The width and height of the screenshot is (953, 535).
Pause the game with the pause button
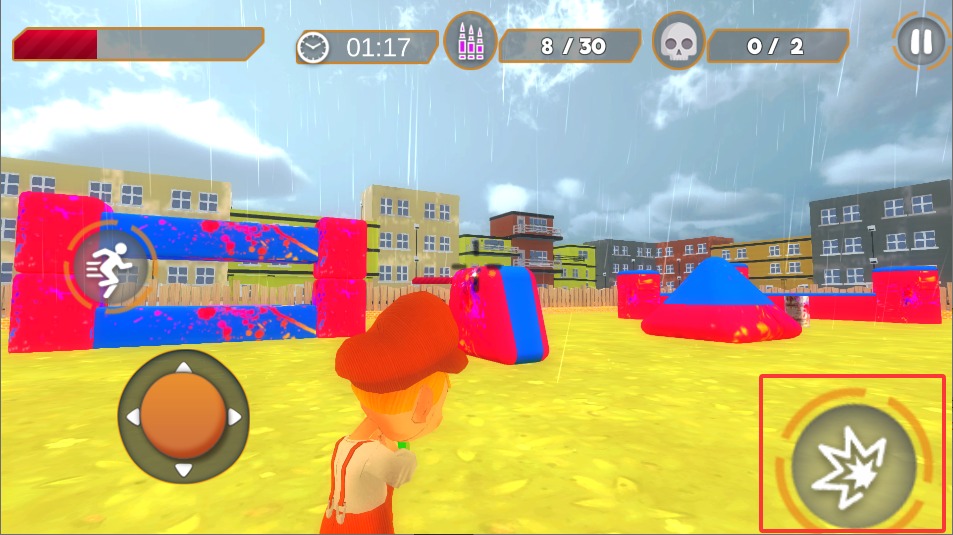[x=921, y=42]
